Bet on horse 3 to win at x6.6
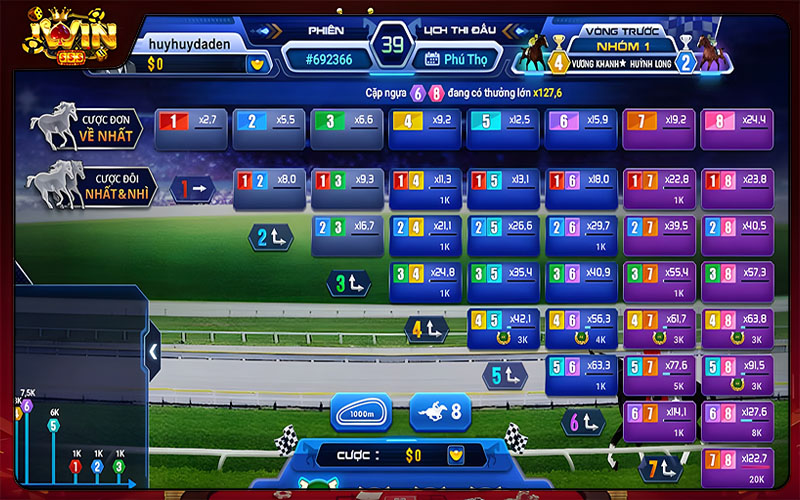The height and width of the screenshot is (500, 800). click(347, 123)
